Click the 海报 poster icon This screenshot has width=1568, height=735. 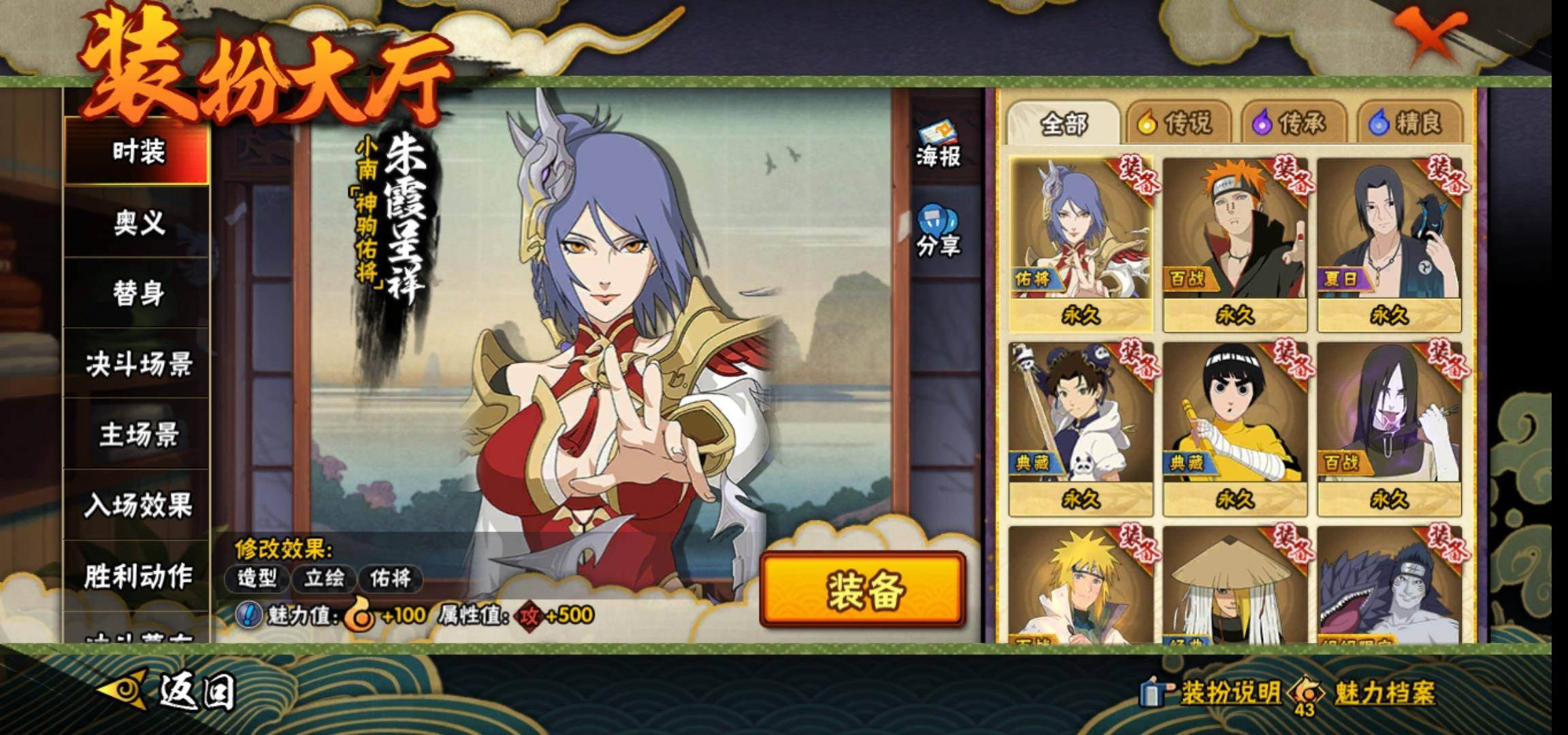937,145
